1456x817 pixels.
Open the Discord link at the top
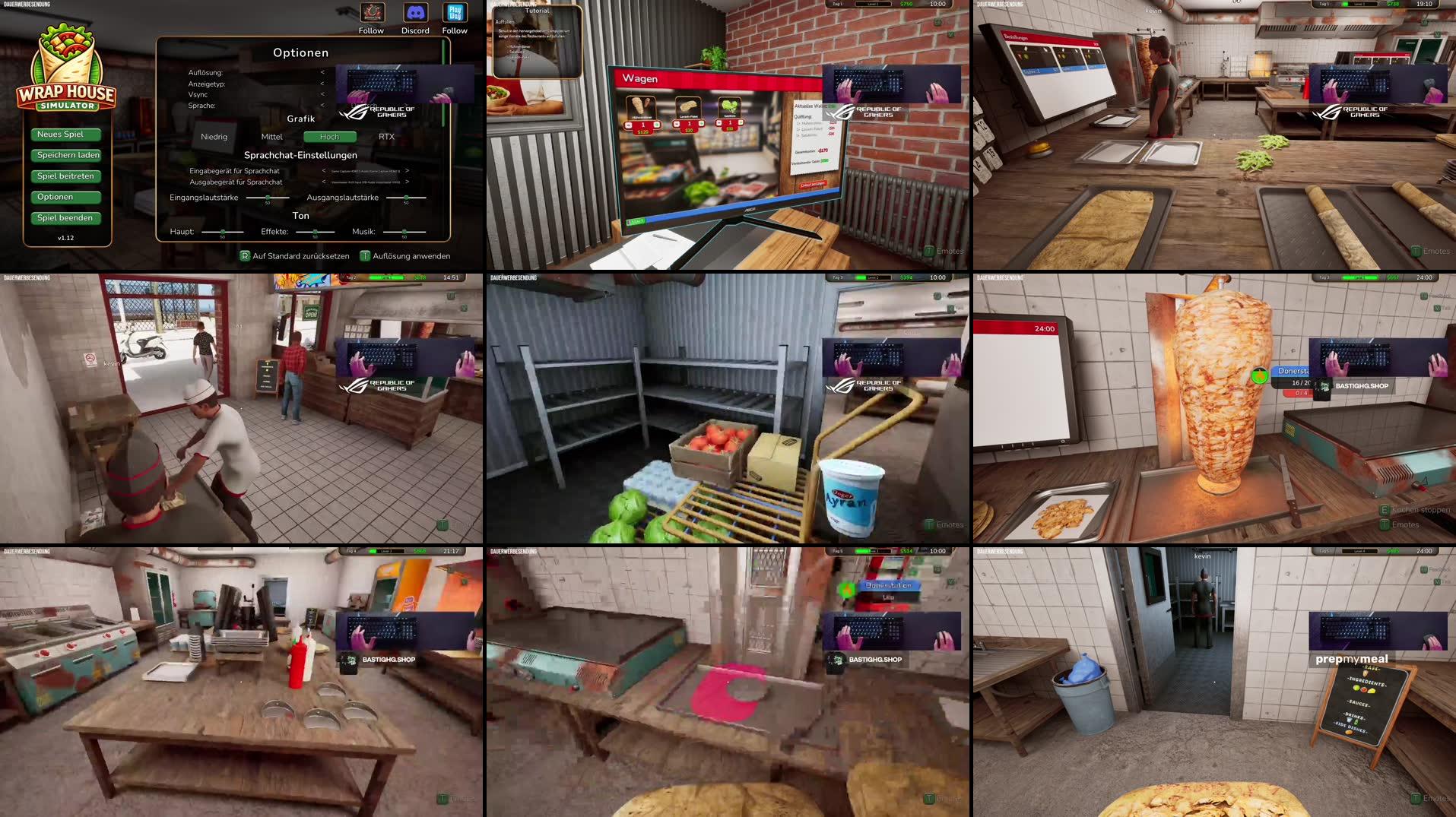pyautogui.click(x=415, y=13)
